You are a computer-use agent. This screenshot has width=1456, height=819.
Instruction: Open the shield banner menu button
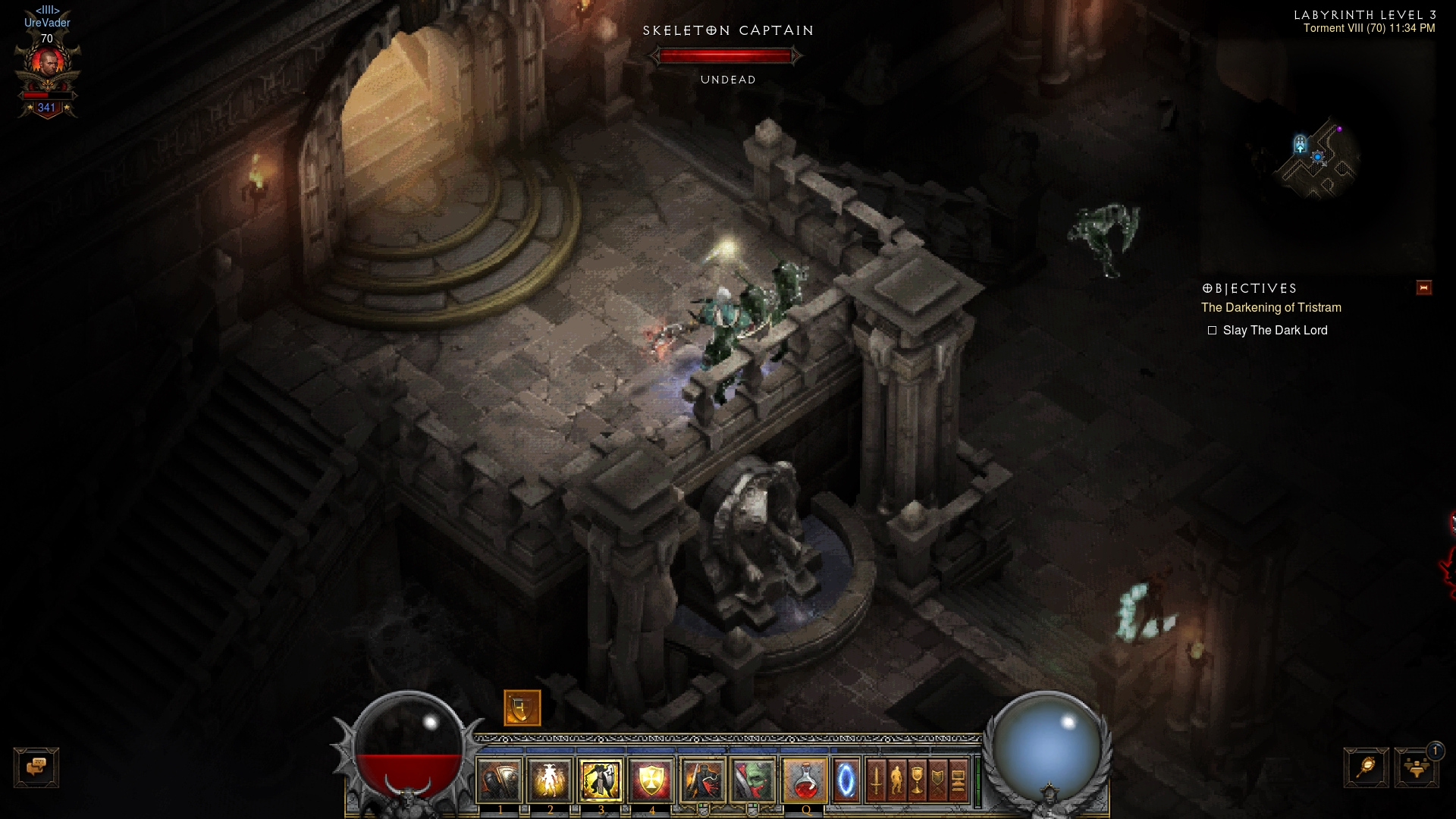[937, 780]
